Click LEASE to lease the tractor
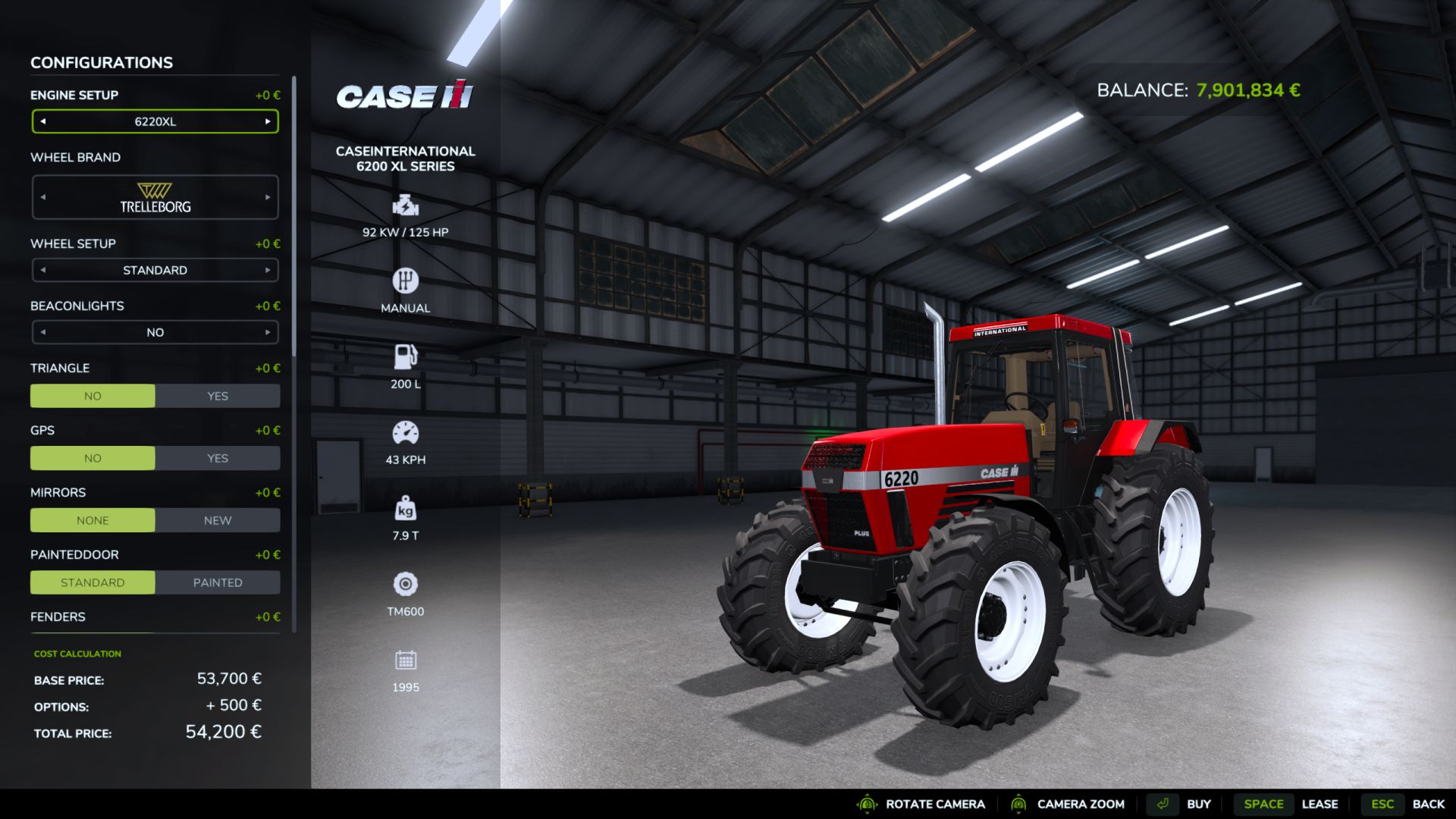This screenshot has width=1456, height=819. point(1321,804)
